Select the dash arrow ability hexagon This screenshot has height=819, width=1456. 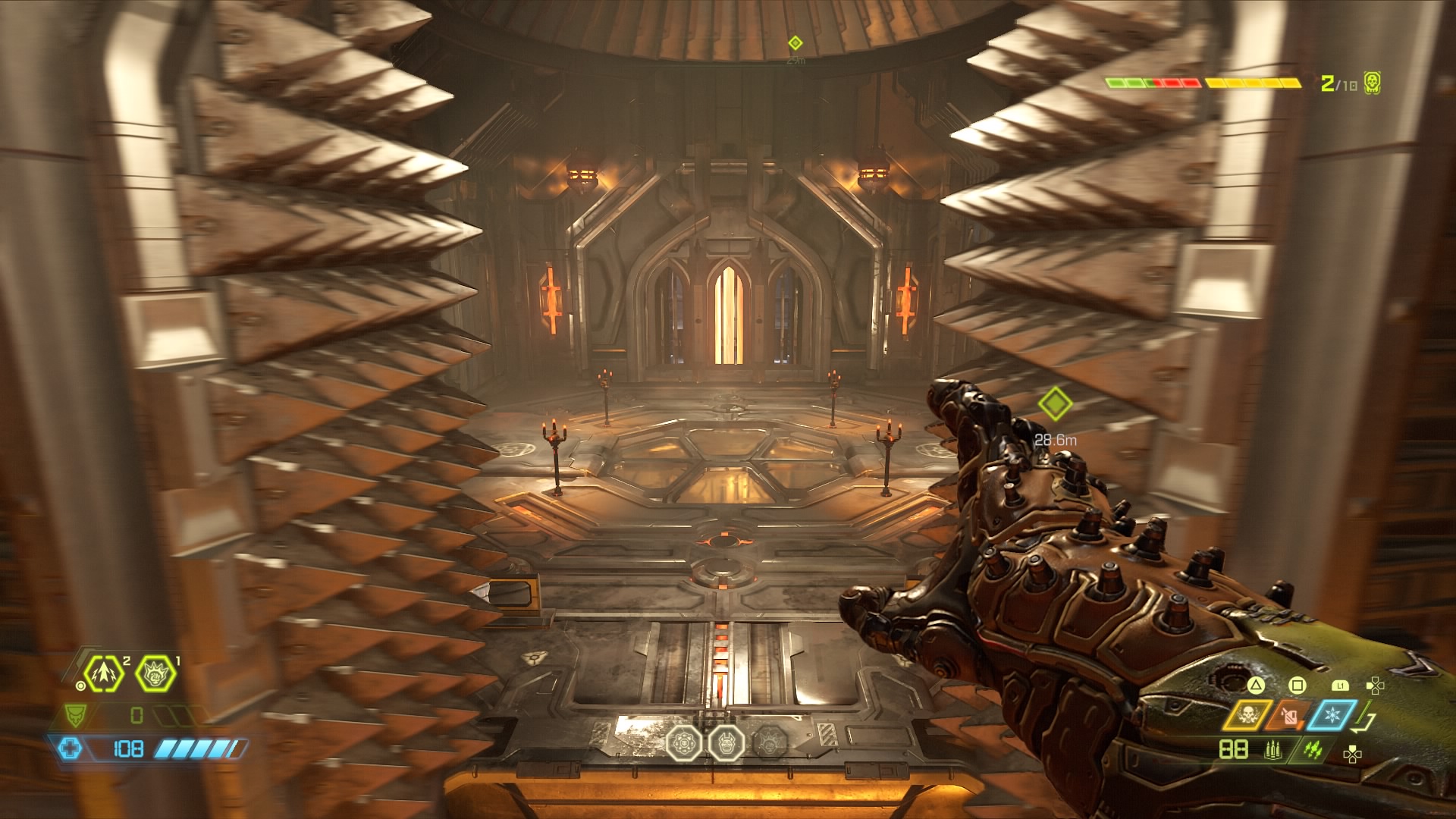(103, 673)
